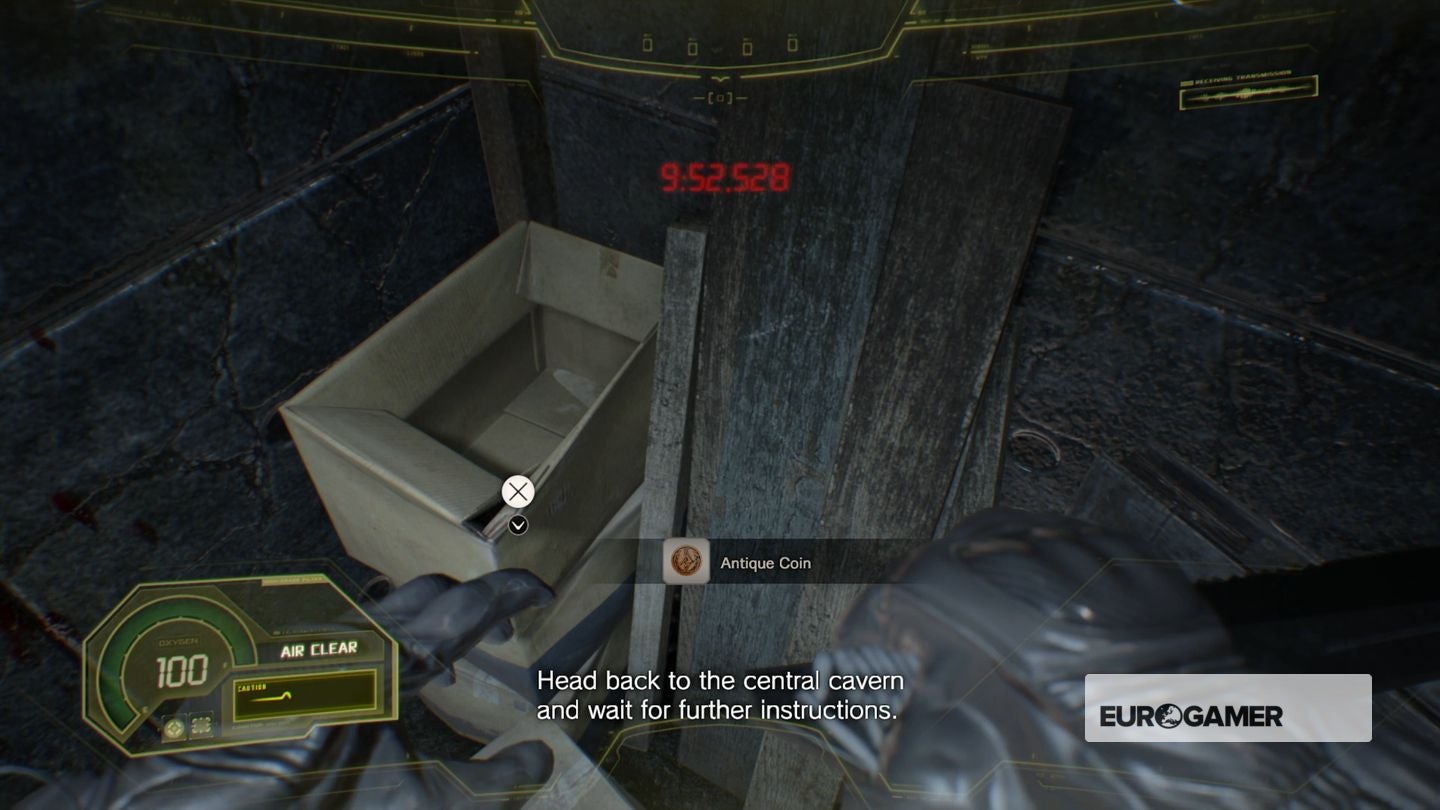Click the heartbeat caution meter bar

pyautogui.click(x=304, y=696)
